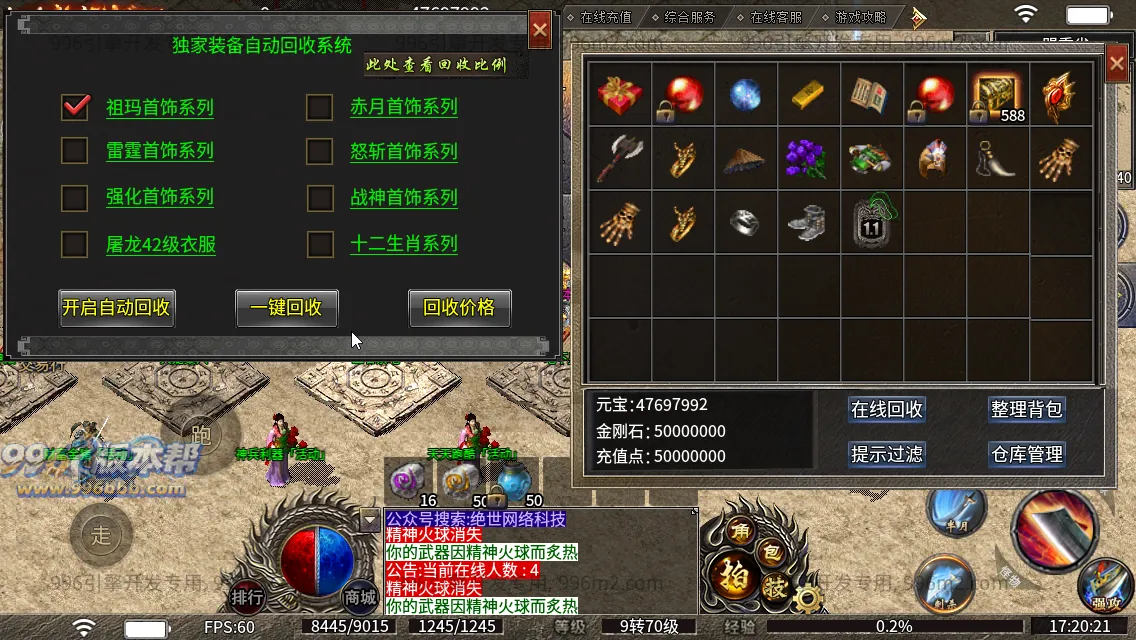Select the red gift box item
Image resolution: width=1136 pixels, height=640 pixels.
coord(620,96)
